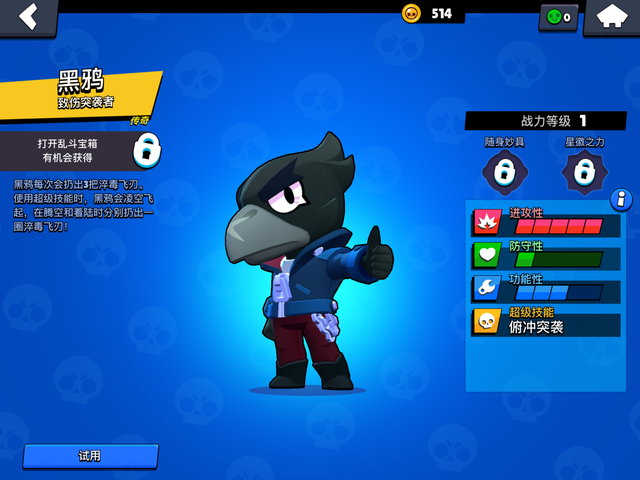The image size is (640, 480).
Task: Select the locked 星徽之力 star power slot
Action: coord(585,171)
